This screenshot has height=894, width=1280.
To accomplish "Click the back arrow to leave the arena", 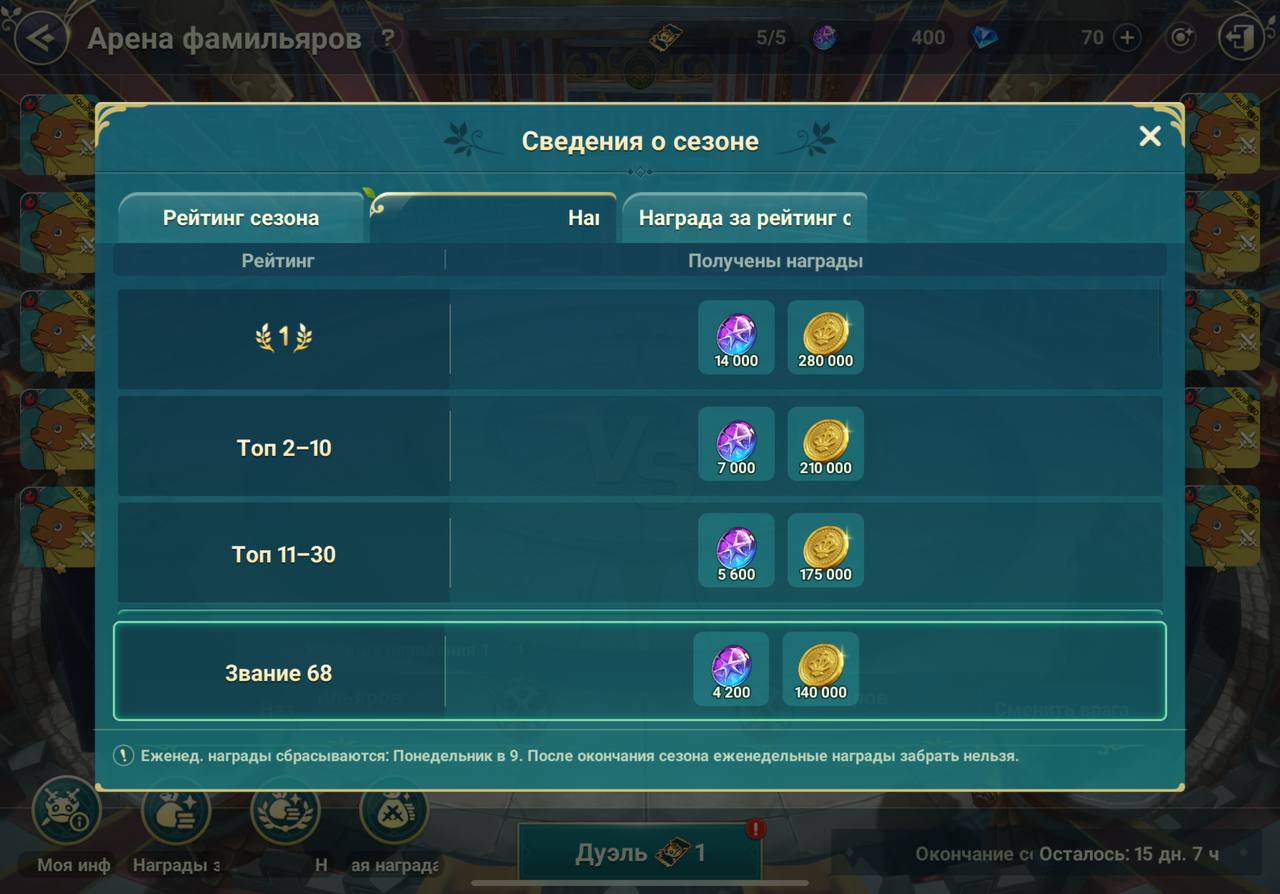I will [38, 37].
